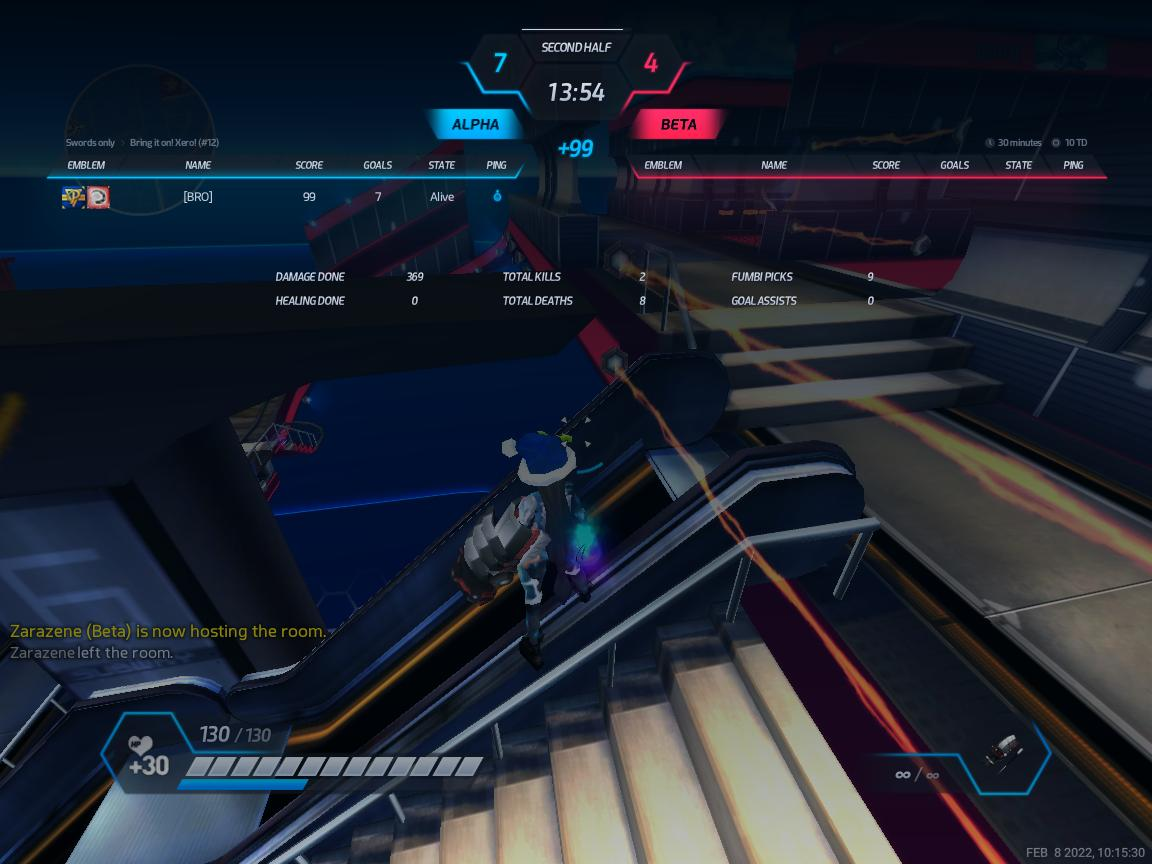Click the HP heart icon

pyautogui.click(x=140, y=745)
